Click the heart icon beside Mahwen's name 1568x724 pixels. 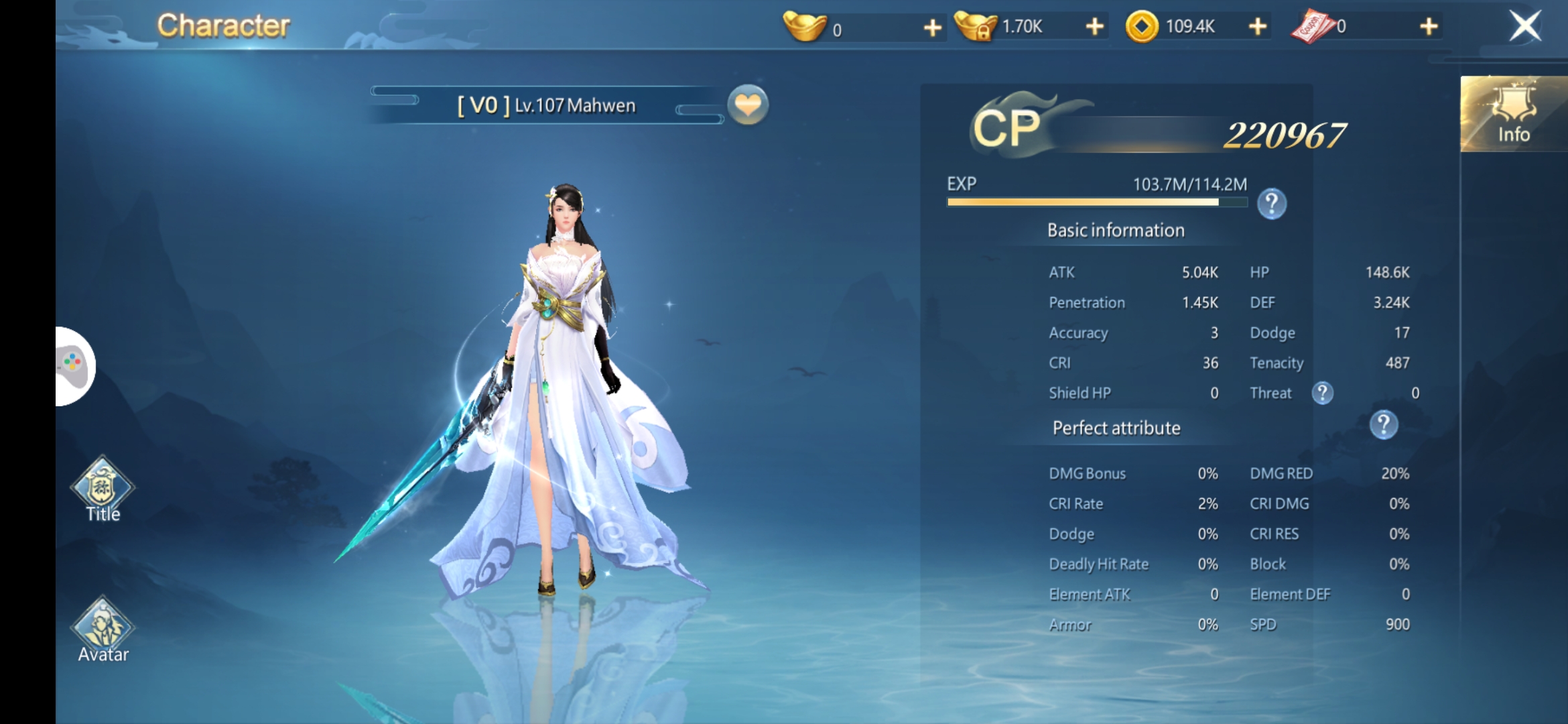pos(748,105)
